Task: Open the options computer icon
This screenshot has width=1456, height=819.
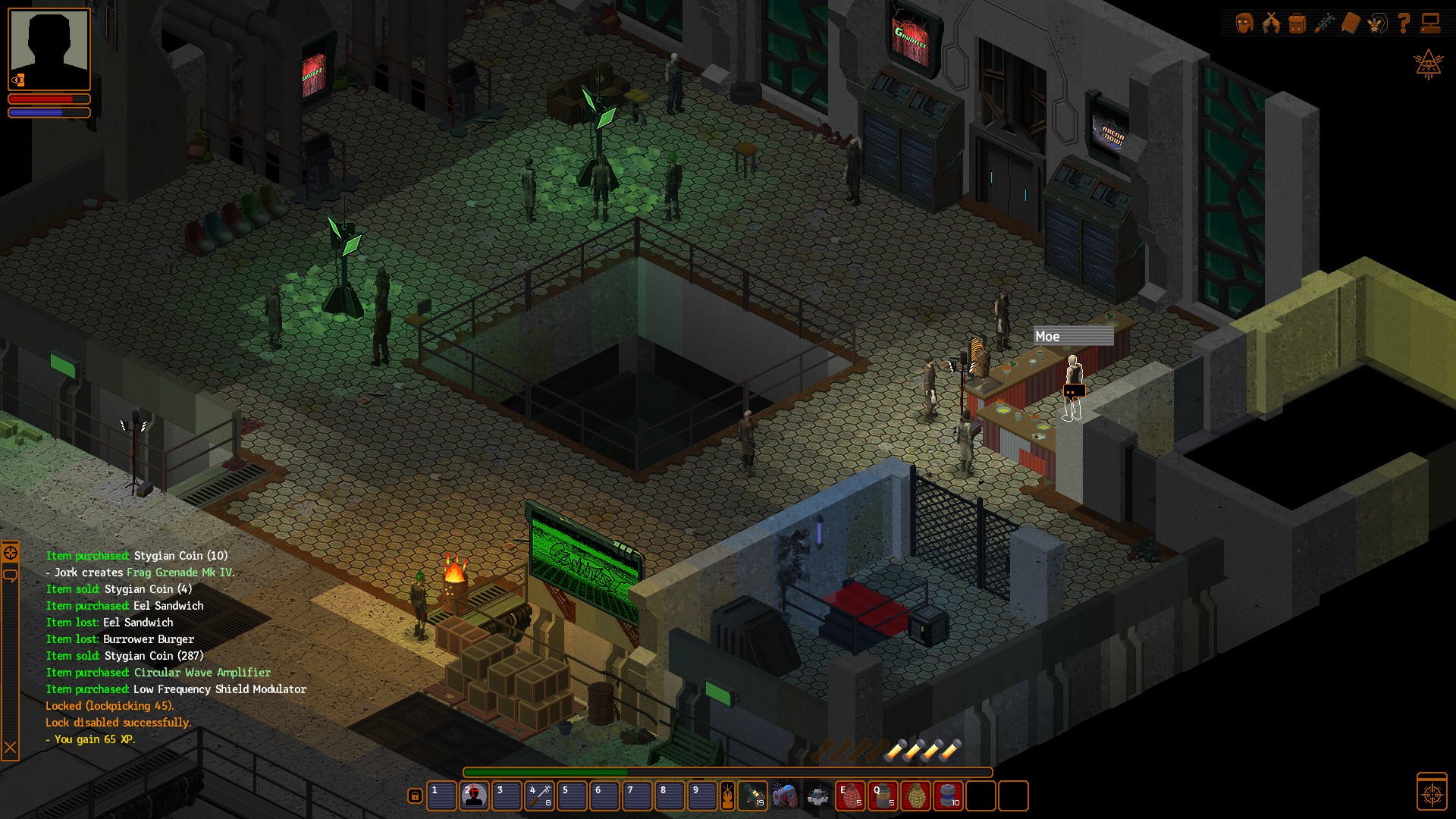Action: pyautogui.click(x=1432, y=24)
